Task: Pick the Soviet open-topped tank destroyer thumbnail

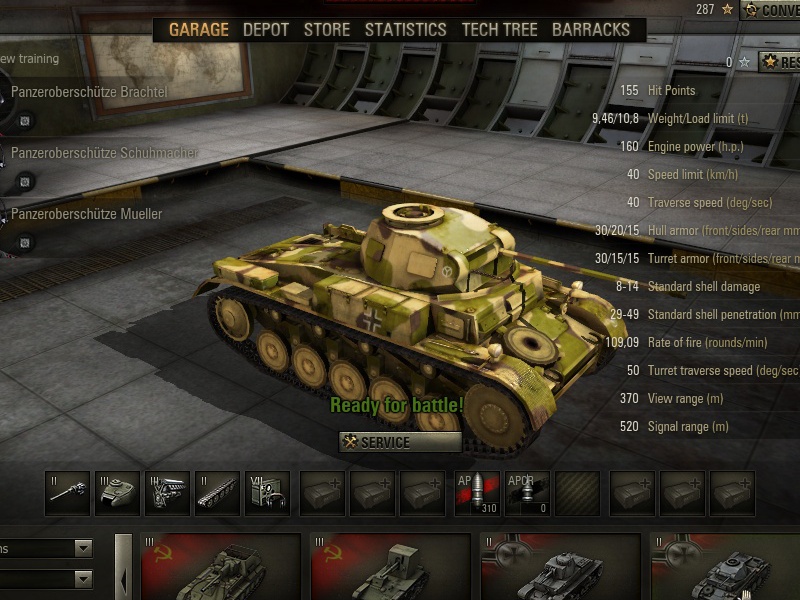Action: tap(220, 567)
